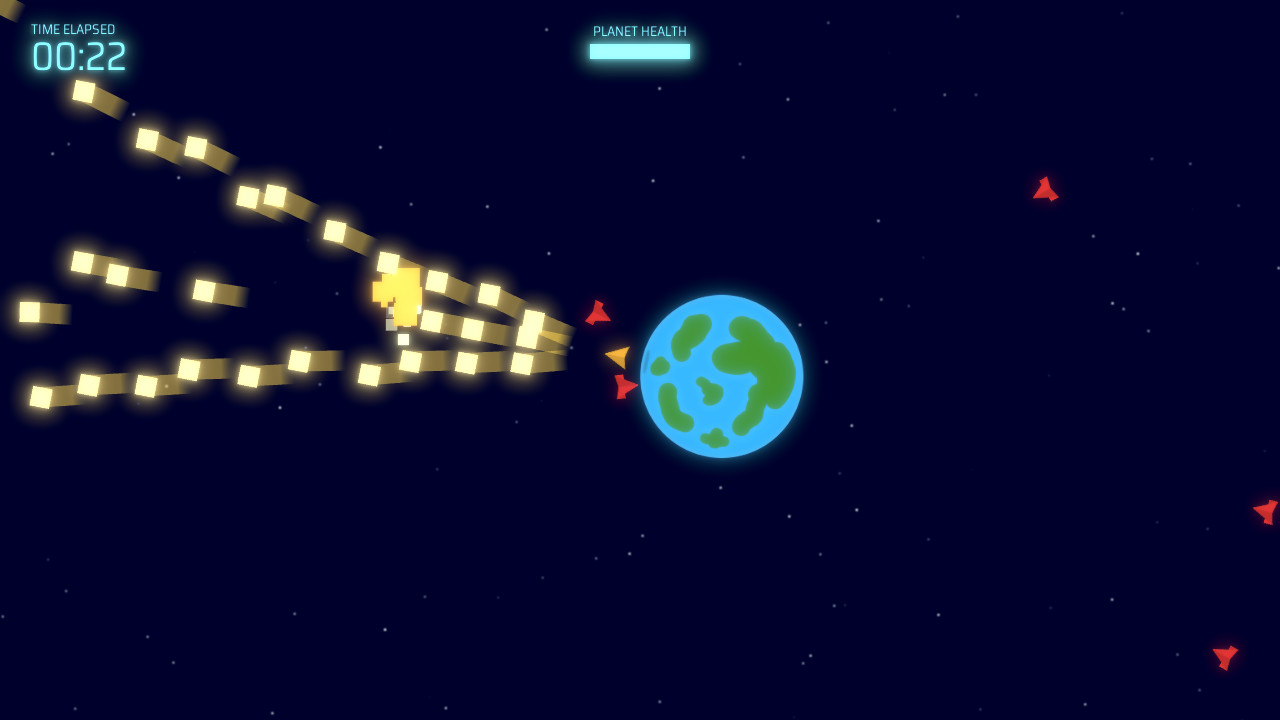Image resolution: width=1280 pixels, height=720 pixels.
Task: Select the red enemy approaching the planet's left
Action: coord(598,315)
